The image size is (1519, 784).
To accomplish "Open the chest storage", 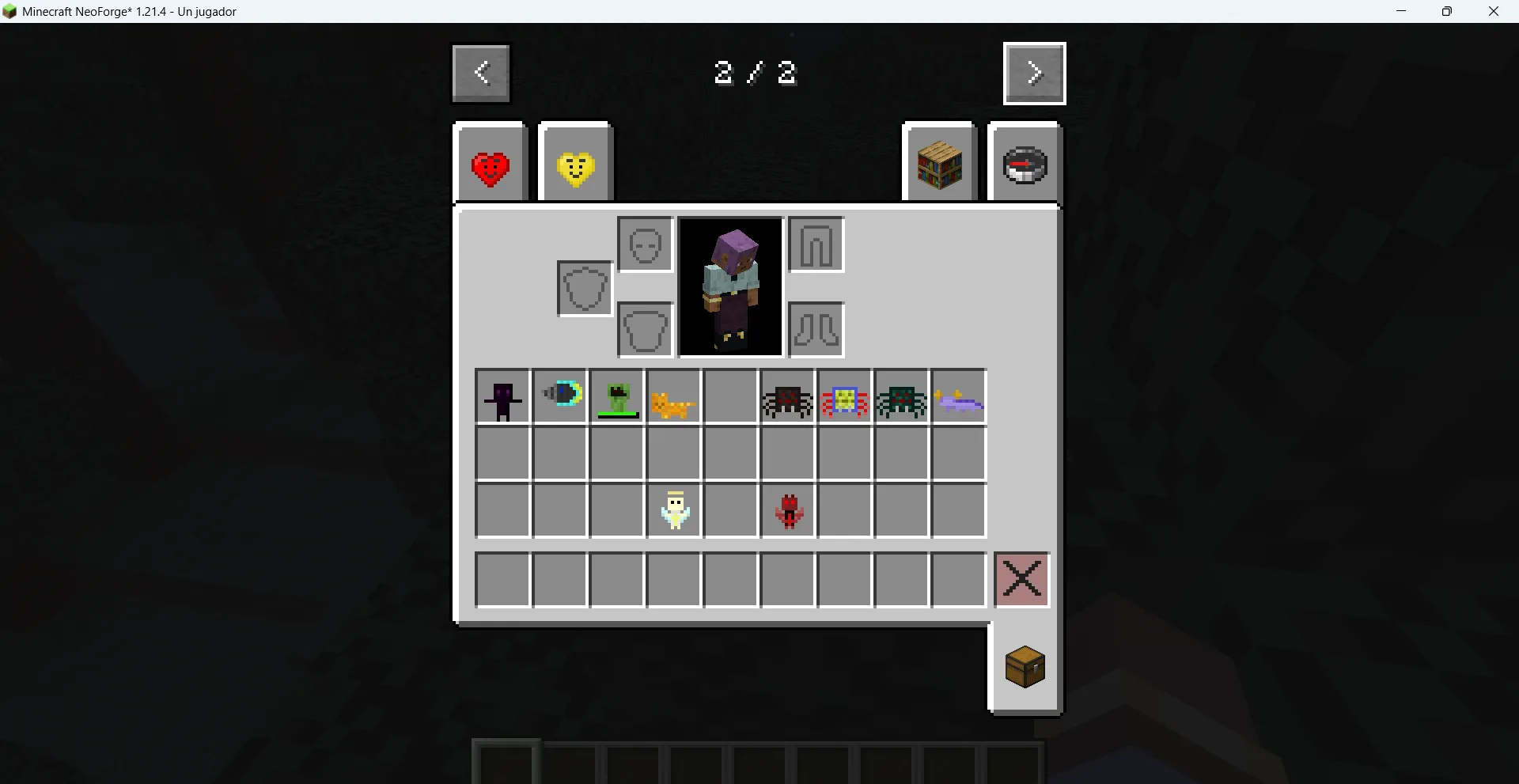I will point(1025,666).
